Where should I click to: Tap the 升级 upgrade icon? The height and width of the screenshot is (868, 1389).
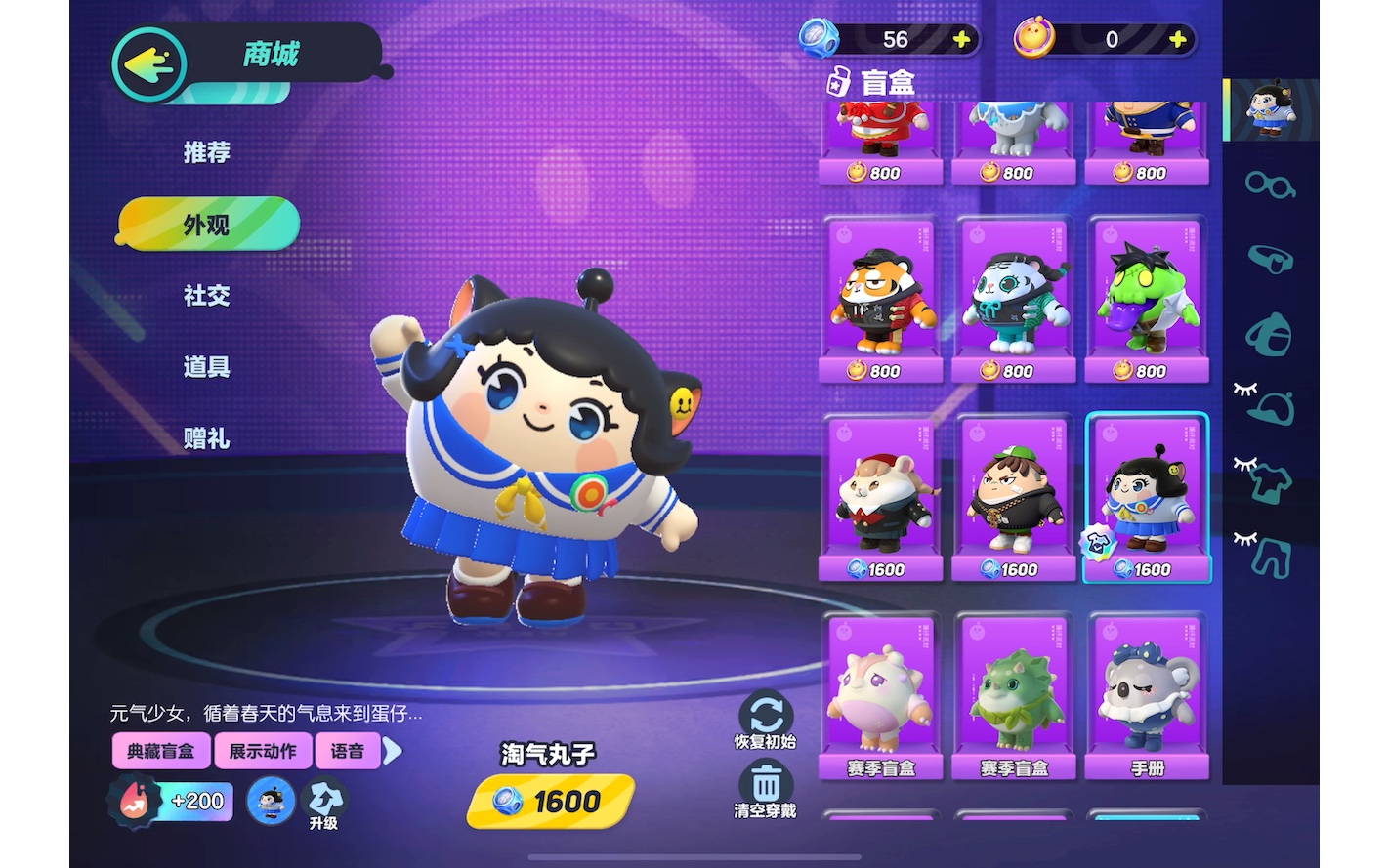coord(323,804)
